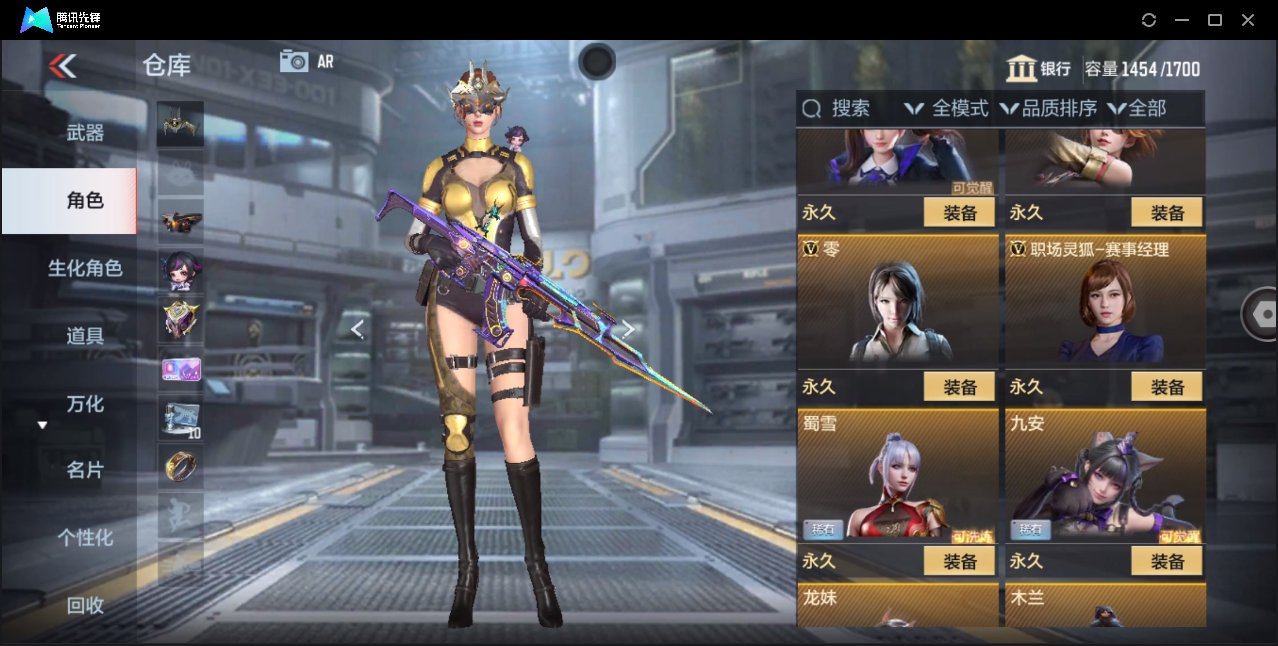
Task: Go back using the double-arrow button
Action: click(62, 66)
